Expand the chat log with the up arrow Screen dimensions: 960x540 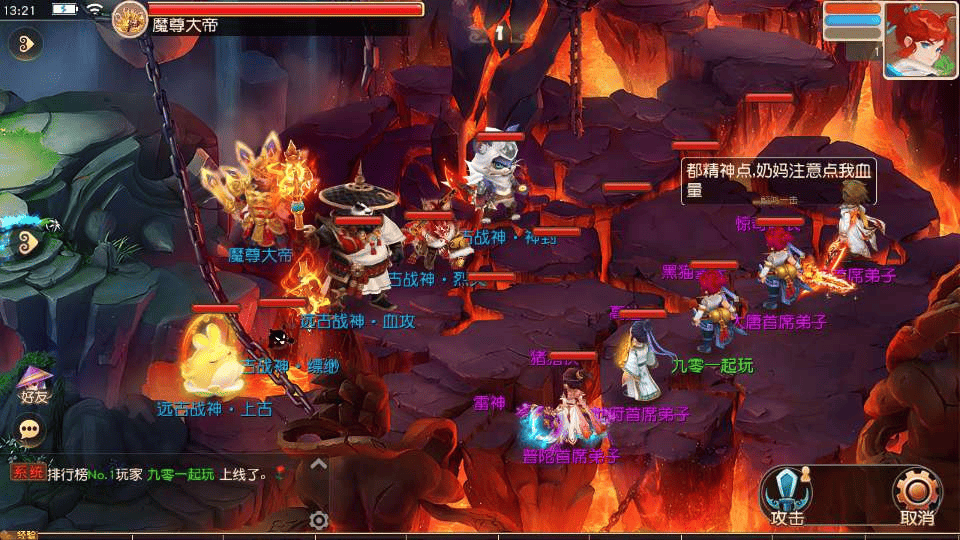click(x=318, y=464)
